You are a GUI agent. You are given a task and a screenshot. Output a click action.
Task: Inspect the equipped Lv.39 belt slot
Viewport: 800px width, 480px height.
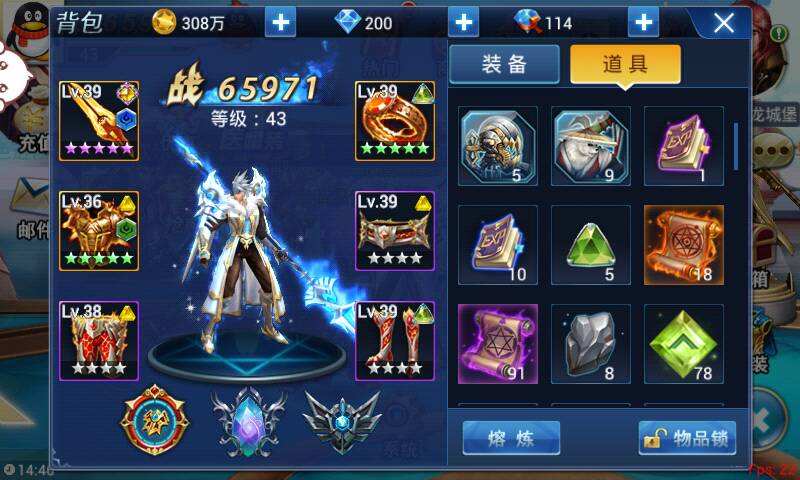(x=395, y=231)
